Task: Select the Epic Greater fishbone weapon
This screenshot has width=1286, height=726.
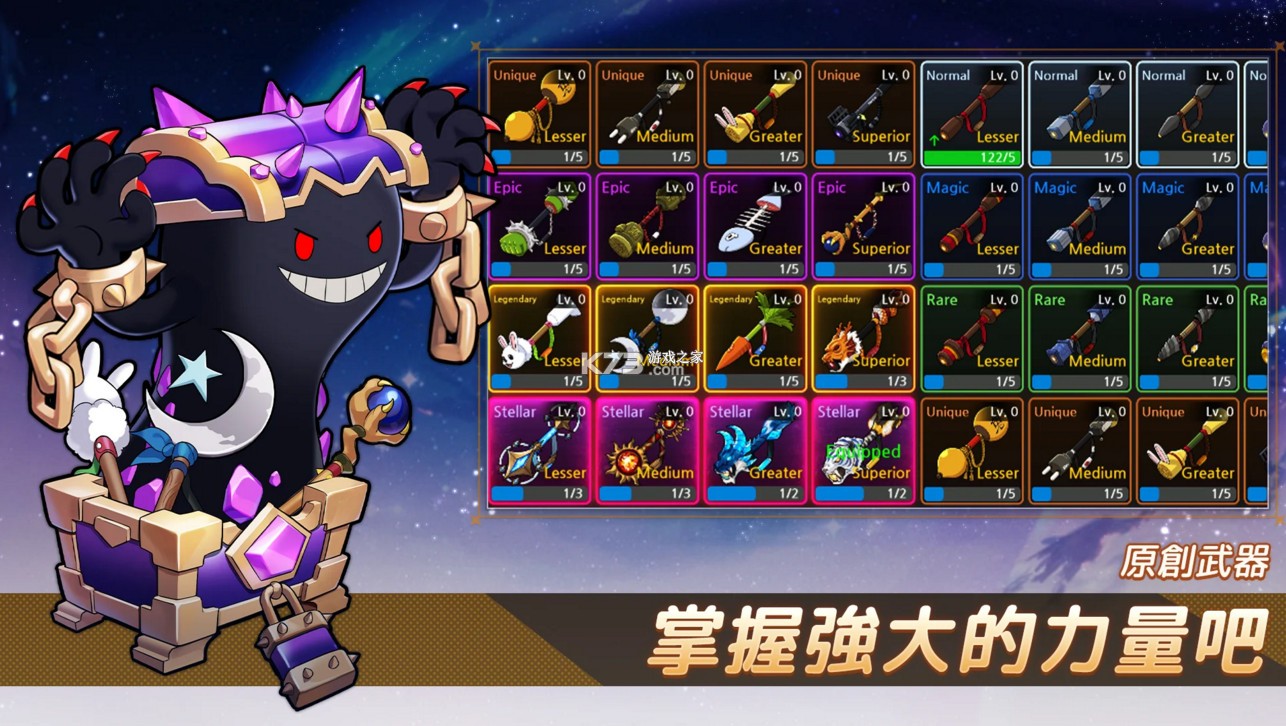Action: [756, 225]
